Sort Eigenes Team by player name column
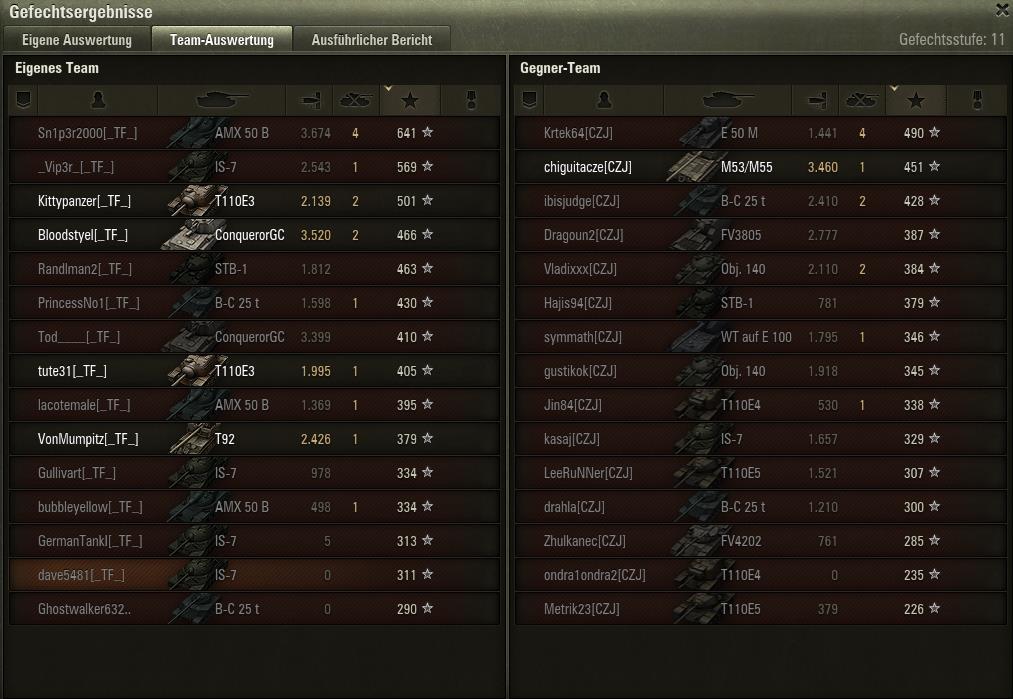This screenshot has width=1013, height=699. pos(97,100)
